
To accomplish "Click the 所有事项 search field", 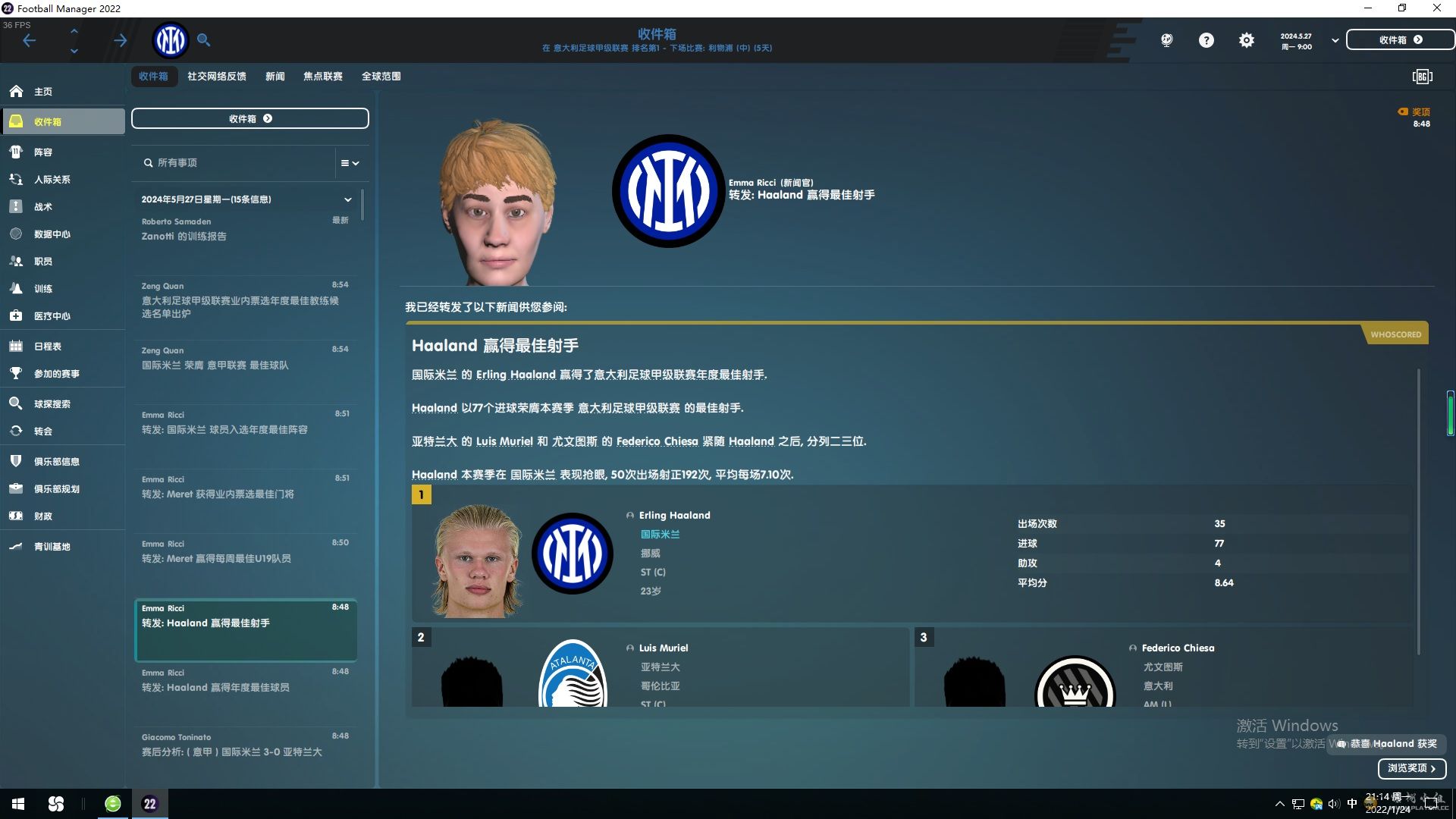I will coord(235,163).
